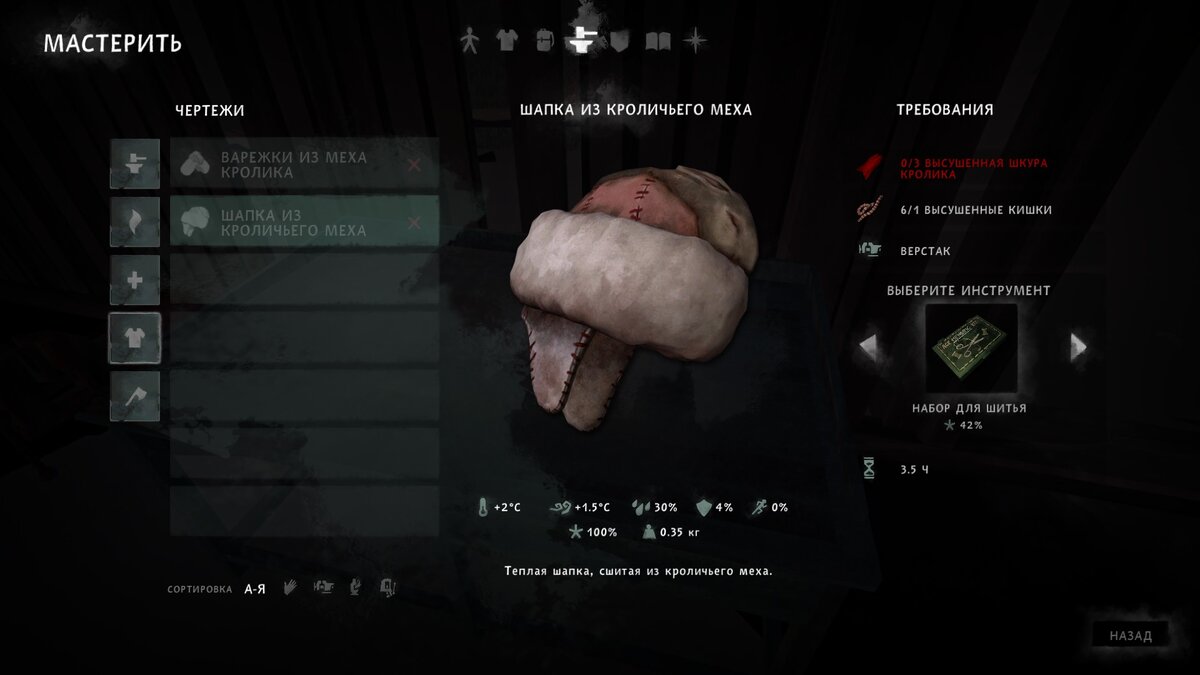This screenshot has width=1200, height=675.
Task: Show all blueprints with anvil filter
Action: (x=134, y=164)
